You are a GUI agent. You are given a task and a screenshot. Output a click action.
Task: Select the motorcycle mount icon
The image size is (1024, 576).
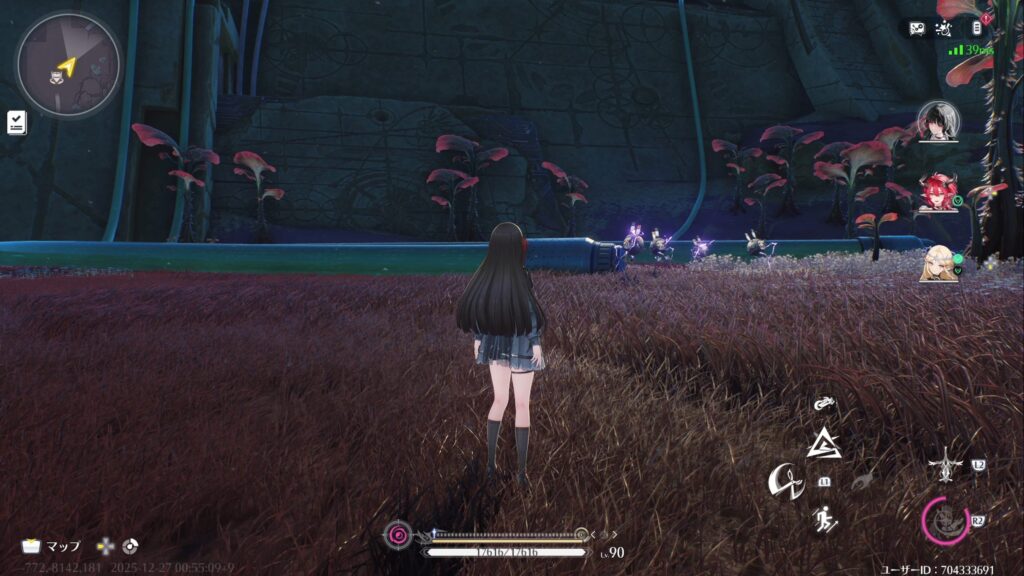pyautogui.click(x=824, y=404)
